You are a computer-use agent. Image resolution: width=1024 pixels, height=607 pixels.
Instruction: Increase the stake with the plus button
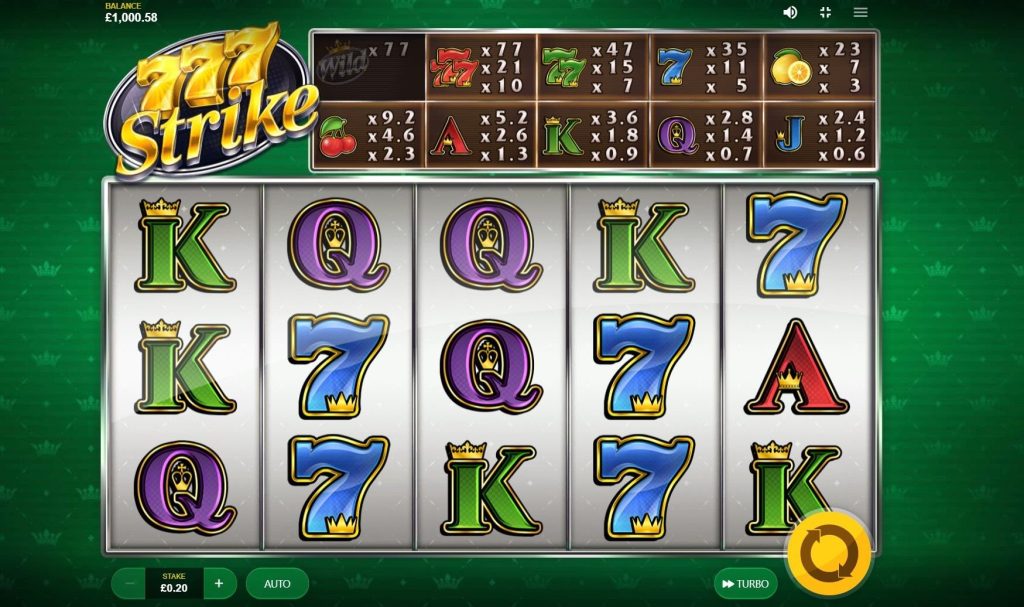[x=219, y=583]
